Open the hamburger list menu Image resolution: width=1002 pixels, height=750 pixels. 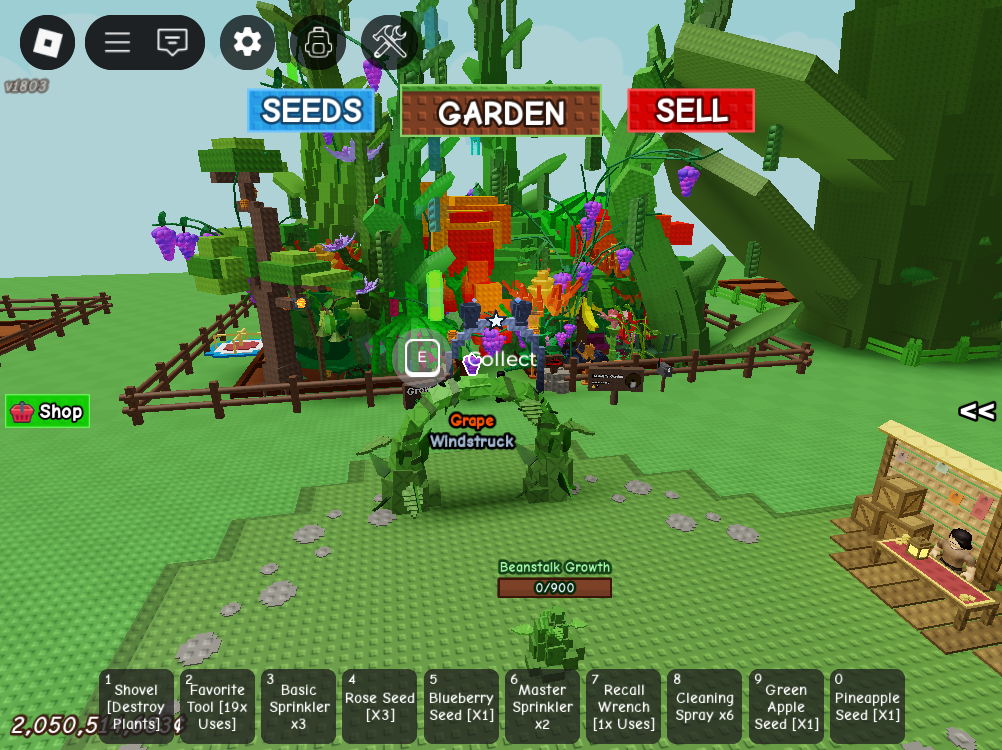tap(118, 42)
